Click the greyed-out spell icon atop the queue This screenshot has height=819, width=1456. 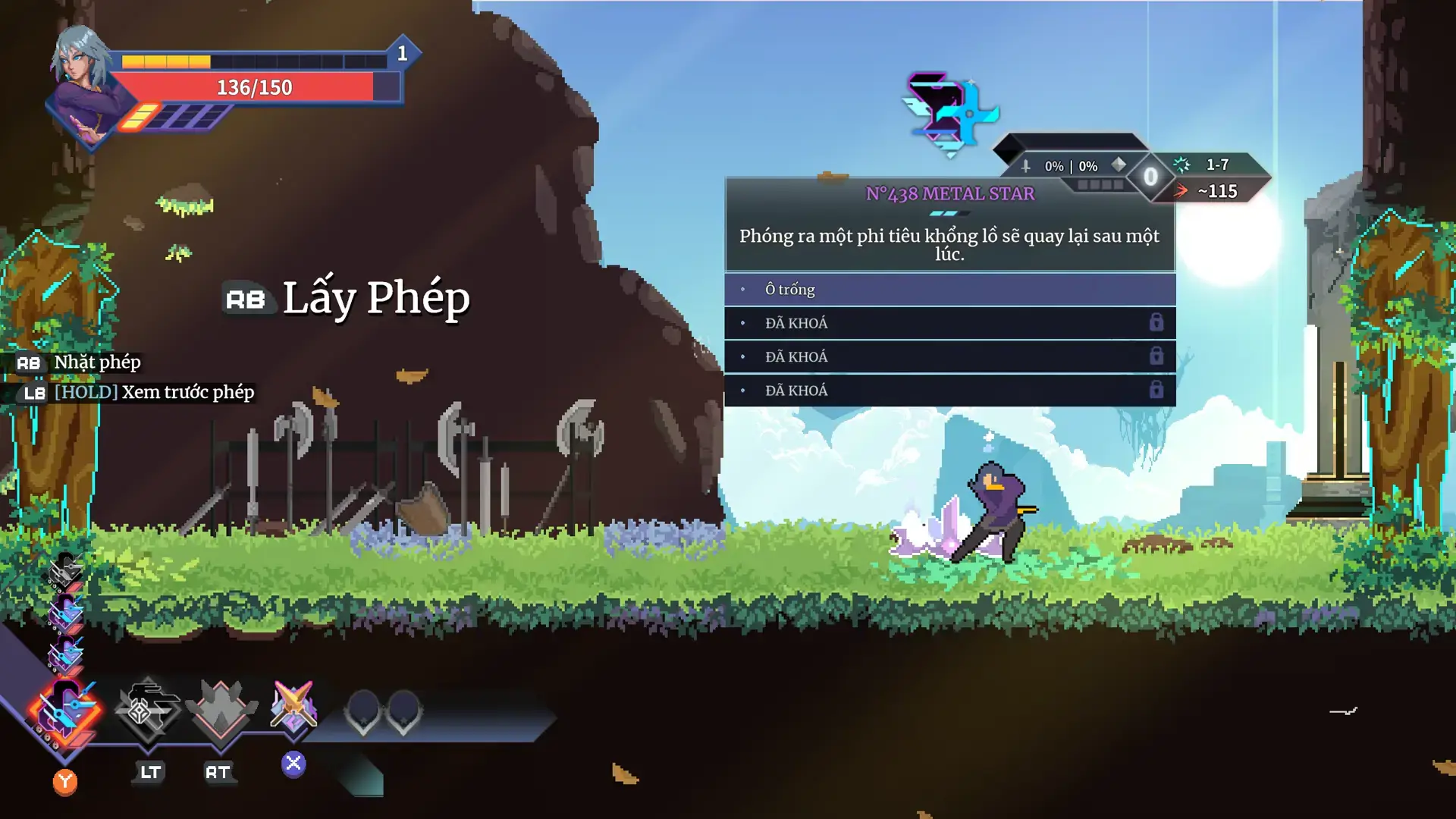(65, 570)
